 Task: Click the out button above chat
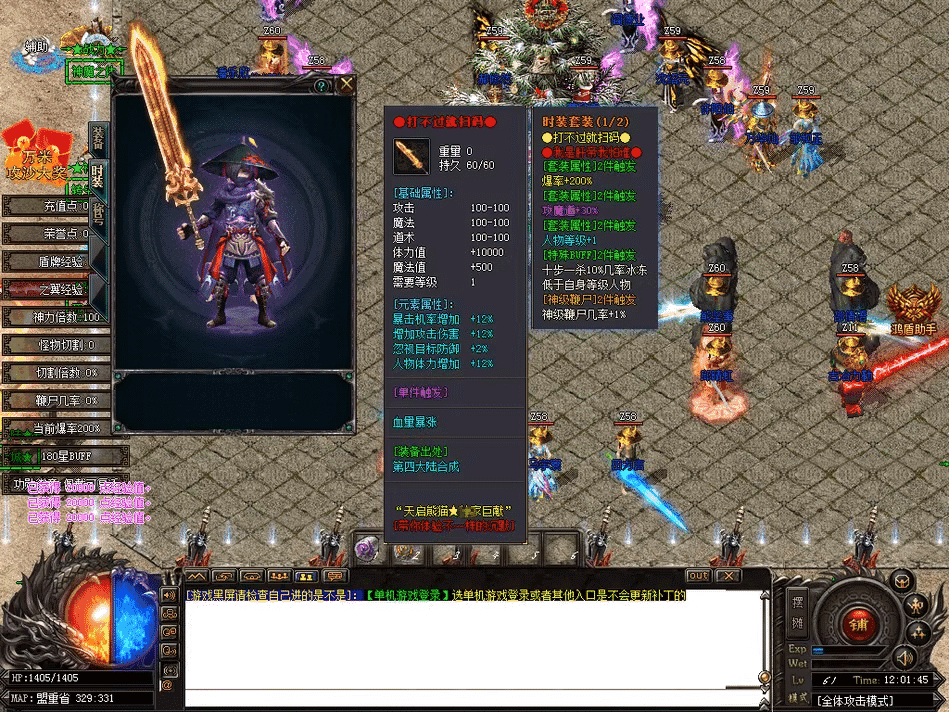point(698,576)
